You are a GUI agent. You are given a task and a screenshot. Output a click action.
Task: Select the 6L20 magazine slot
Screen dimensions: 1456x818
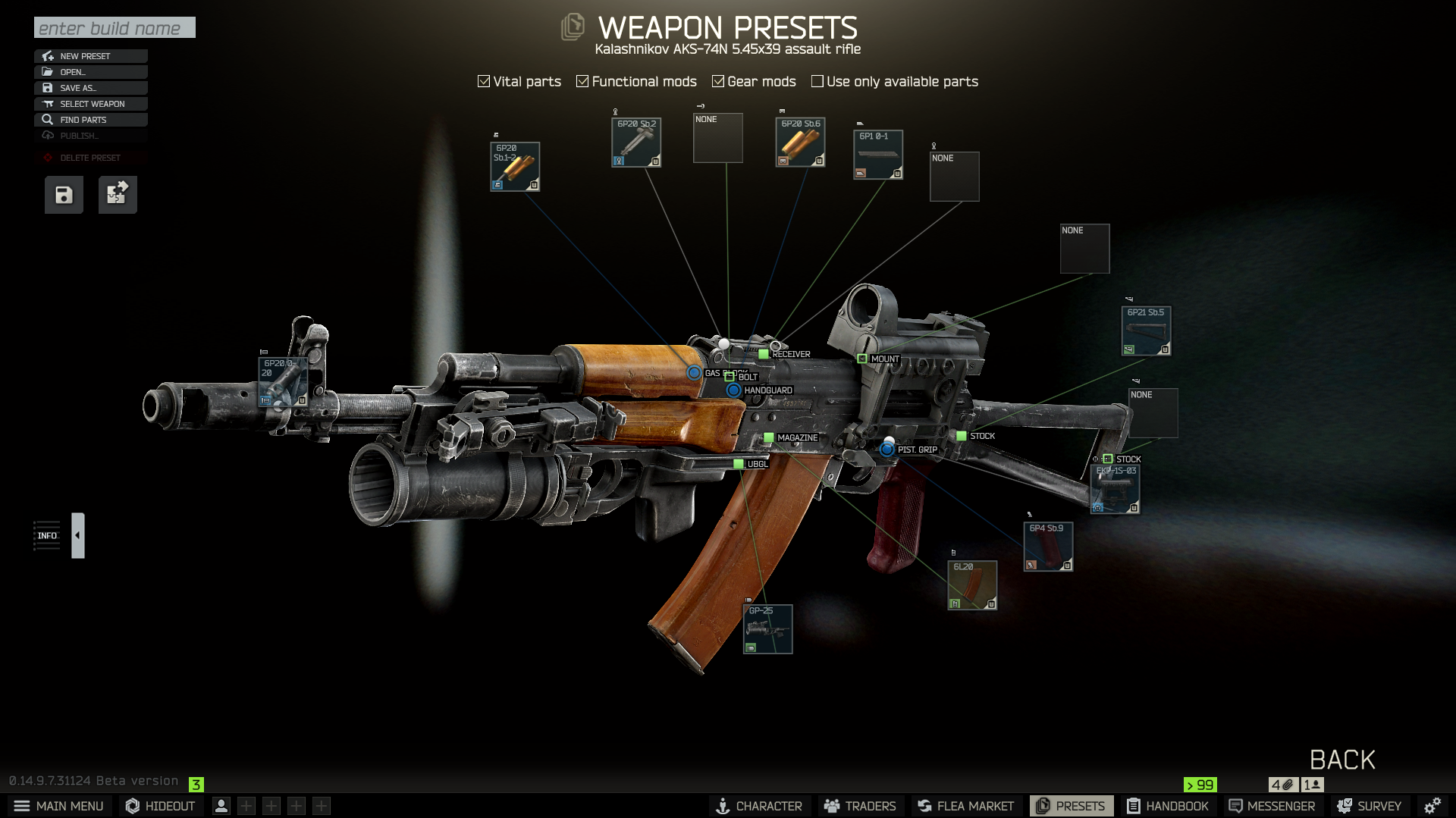(x=972, y=585)
